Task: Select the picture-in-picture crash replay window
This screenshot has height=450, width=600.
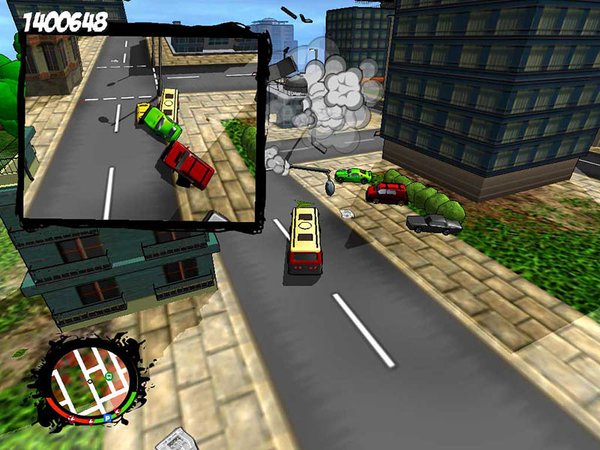Action: click(141, 127)
